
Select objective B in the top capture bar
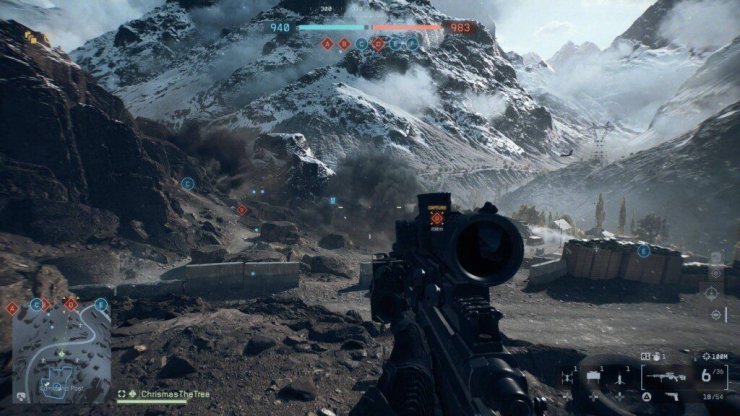click(344, 44)
